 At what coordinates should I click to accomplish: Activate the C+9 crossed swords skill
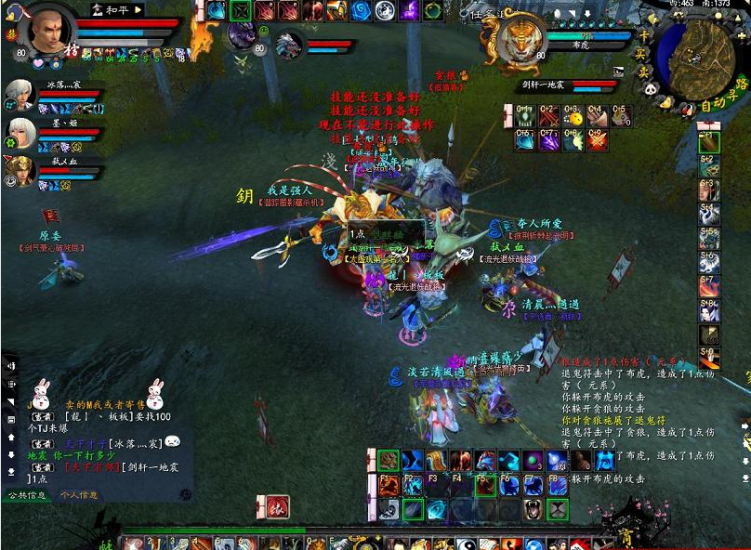coord(597,140)
